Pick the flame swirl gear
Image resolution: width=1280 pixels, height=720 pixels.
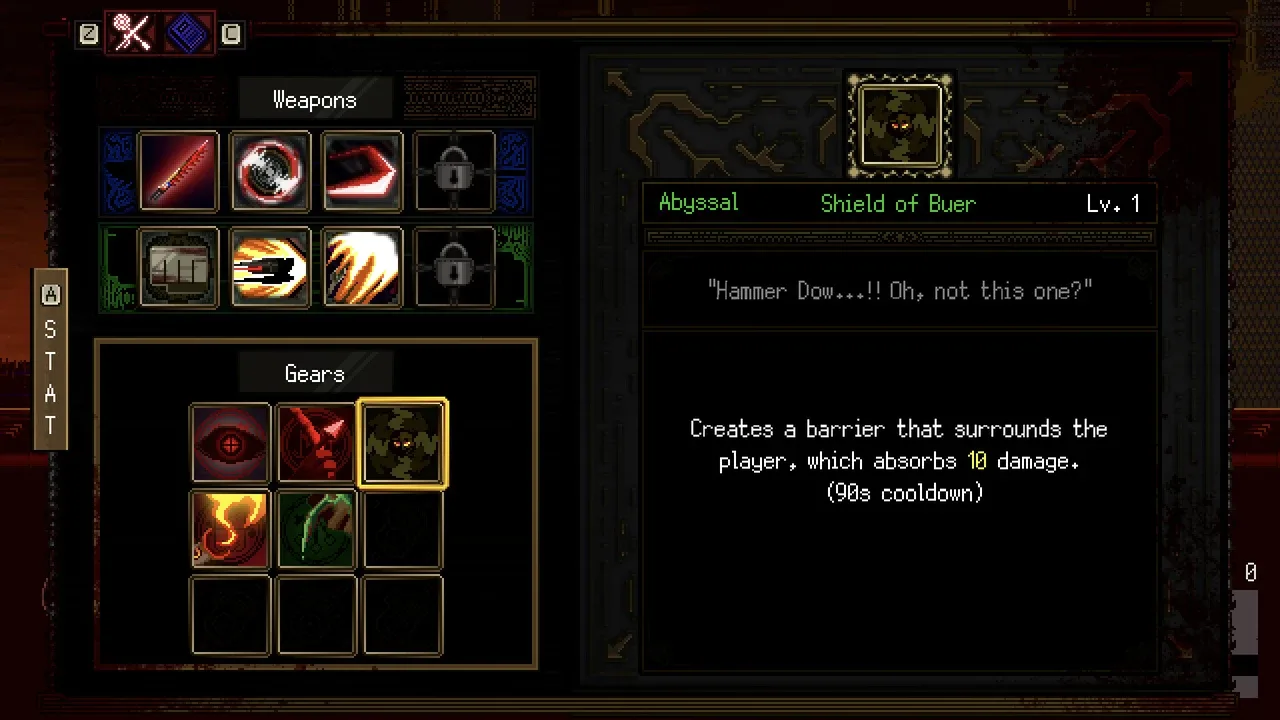[x=230, y=529]
